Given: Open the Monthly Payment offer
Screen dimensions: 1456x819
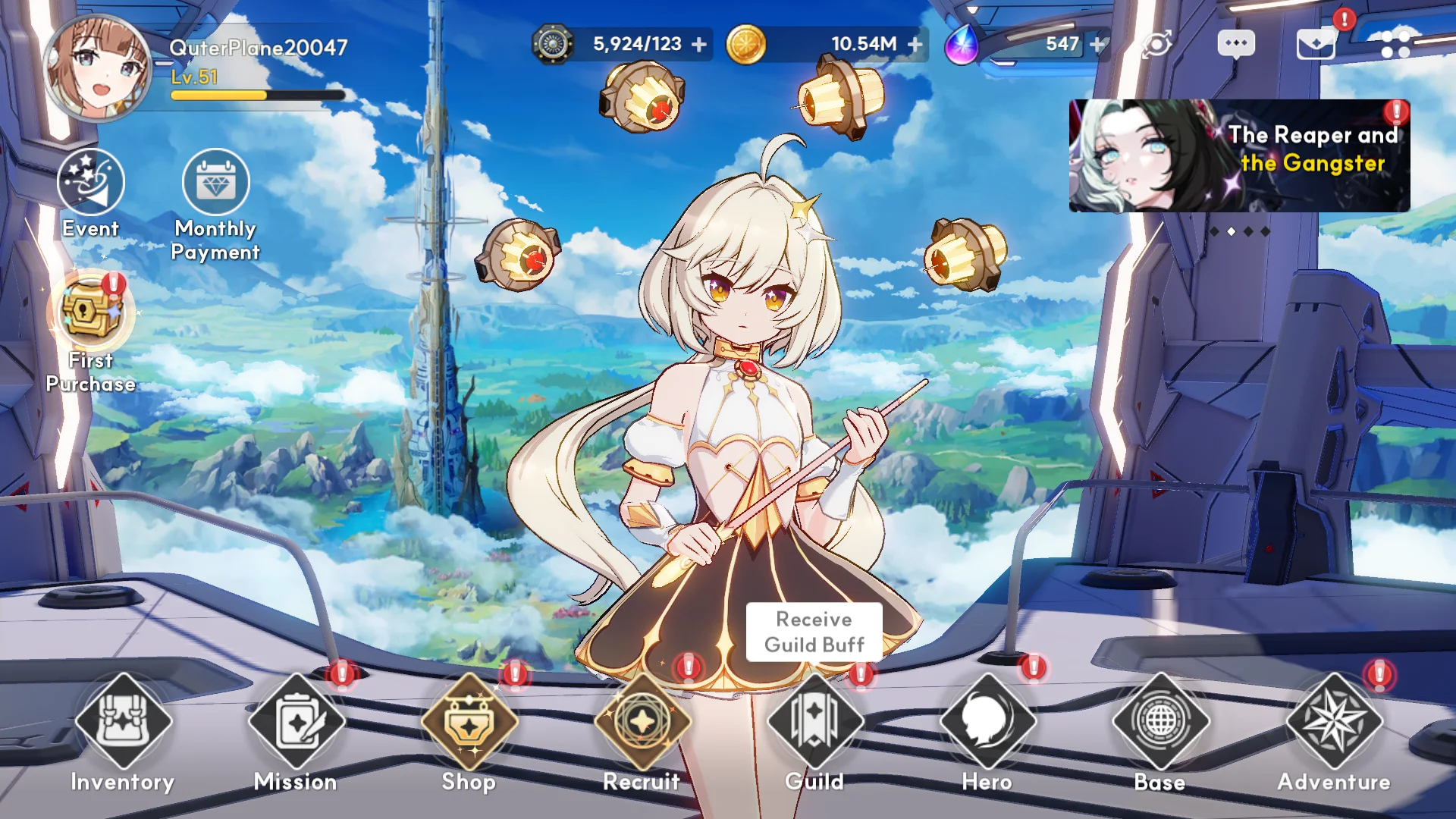Looking at the screenshot, I should 215,183.
